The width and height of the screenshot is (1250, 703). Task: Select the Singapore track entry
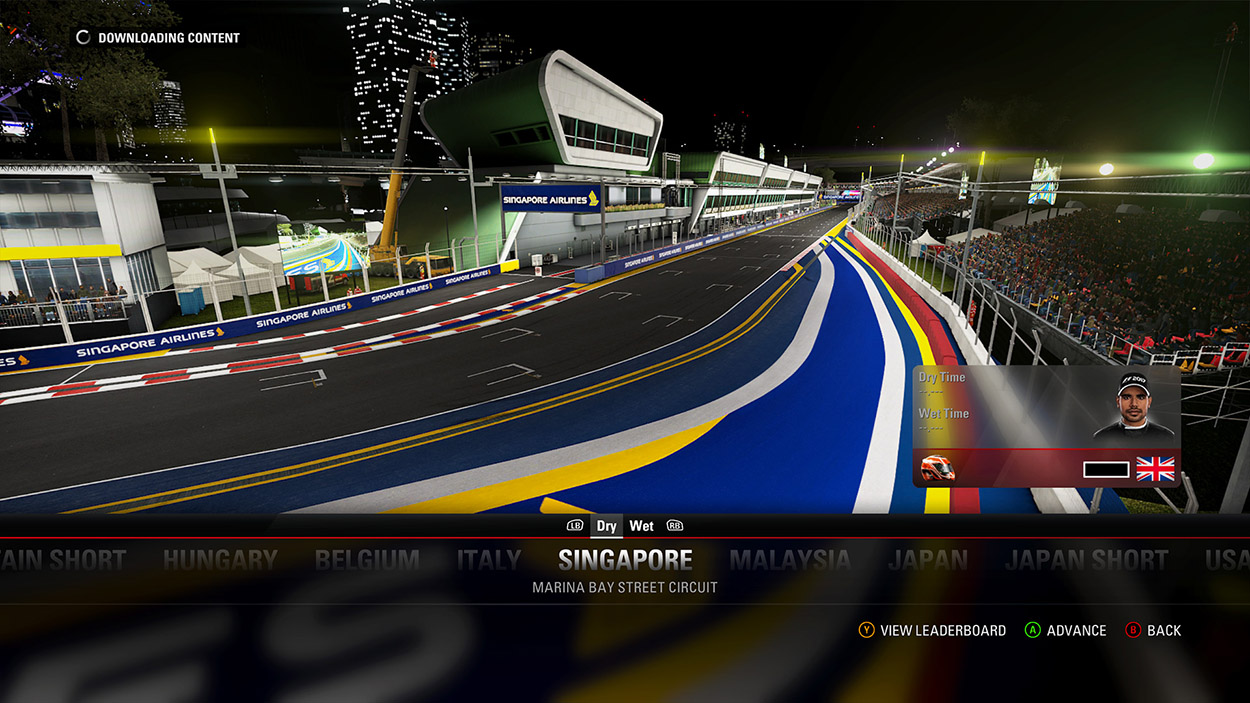[x=625, y=559]
